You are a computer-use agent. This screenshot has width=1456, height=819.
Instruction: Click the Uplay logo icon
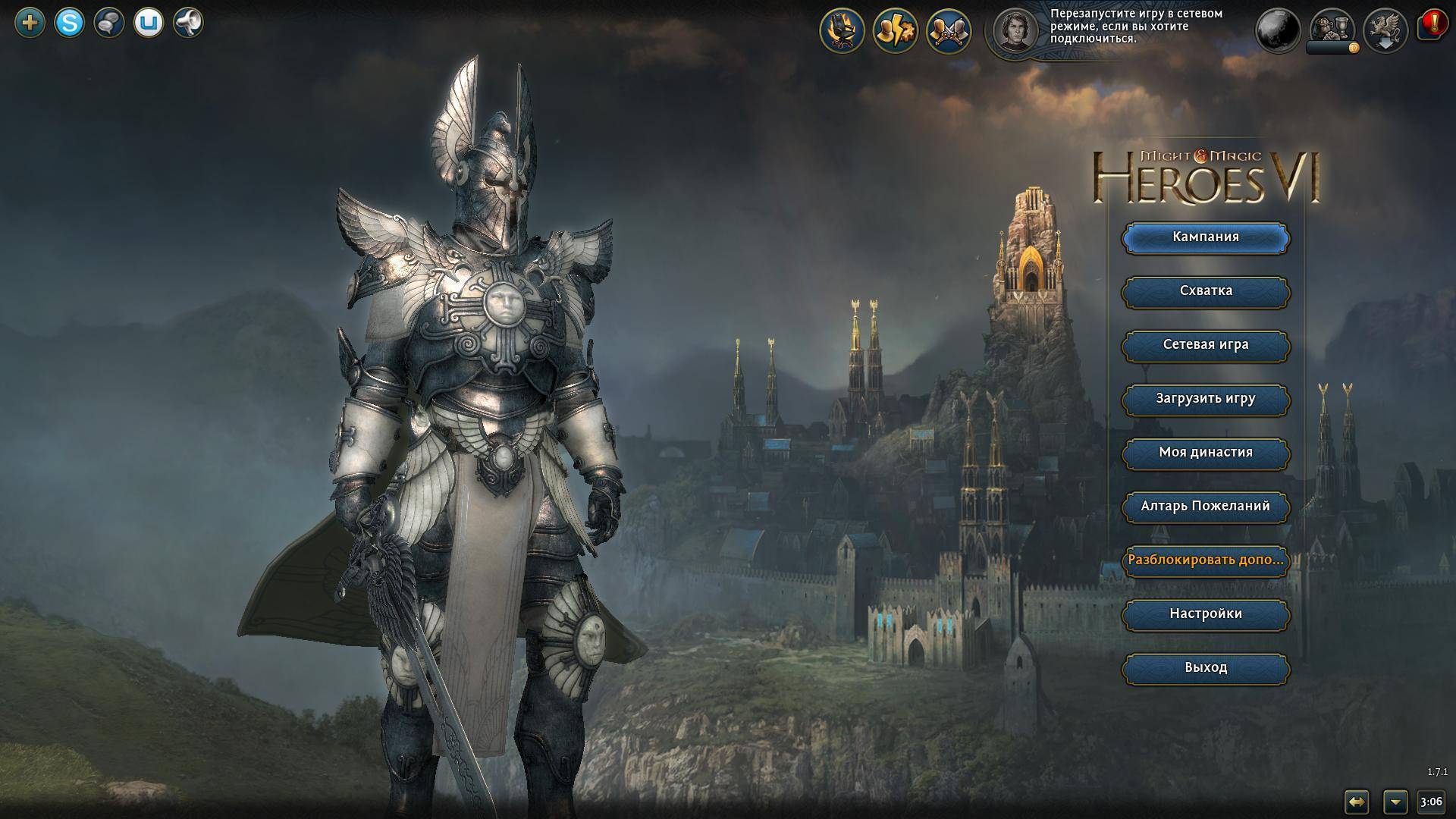click(x=149, y=23)
